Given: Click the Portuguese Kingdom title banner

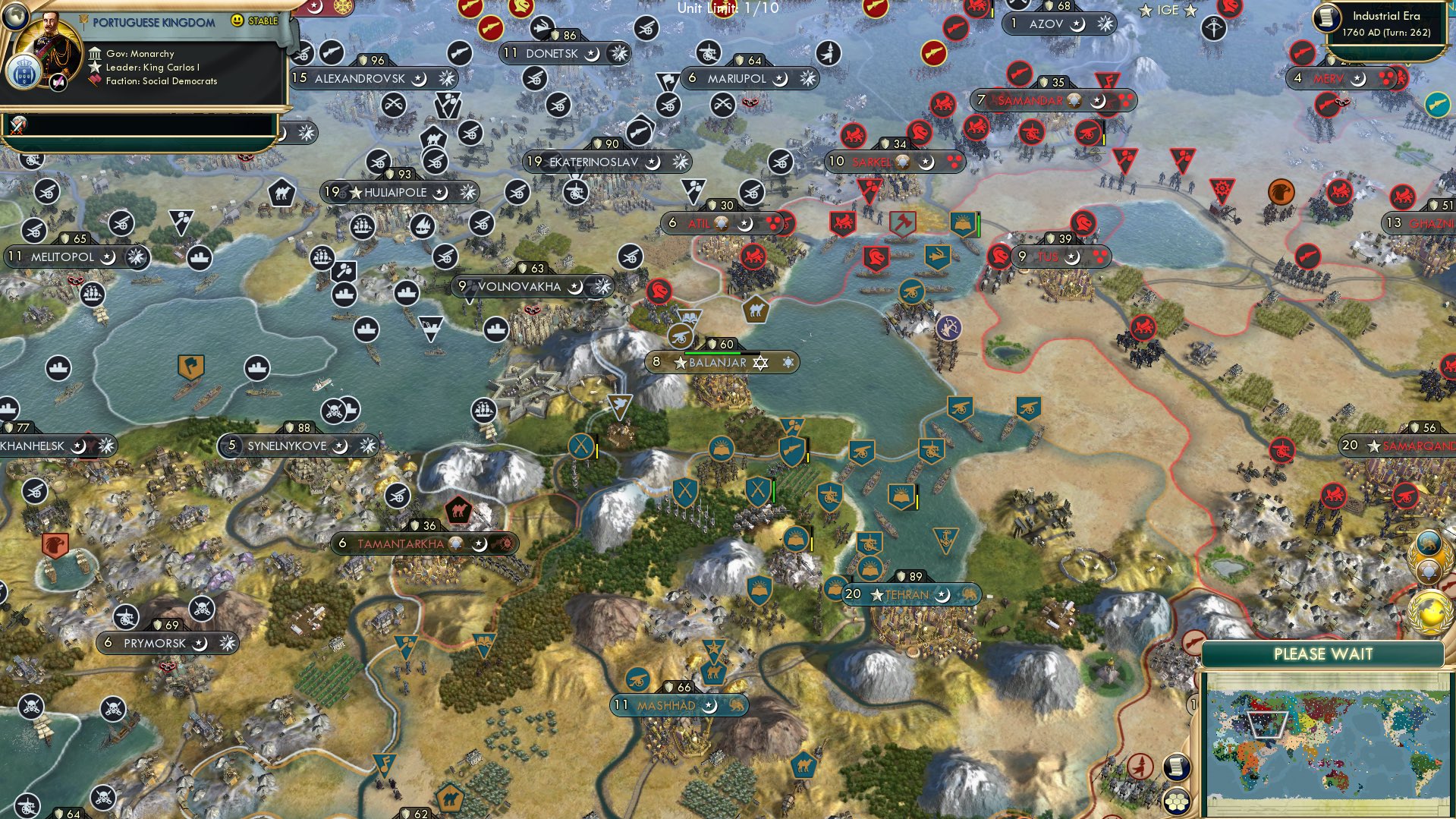Looking at the screenshot, I should [x=153, y=23].
